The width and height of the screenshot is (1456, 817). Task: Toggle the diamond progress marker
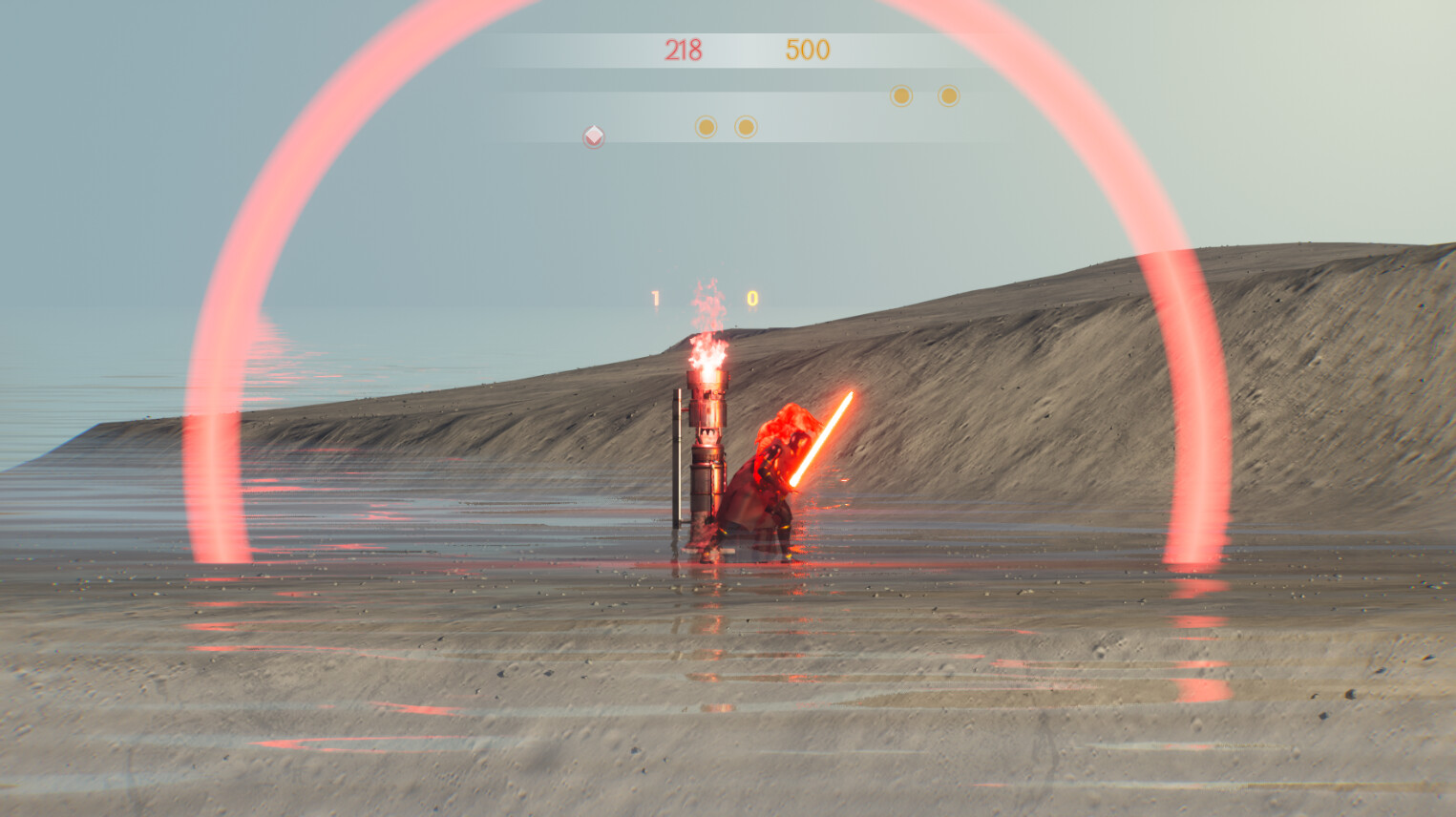(592, 136)
